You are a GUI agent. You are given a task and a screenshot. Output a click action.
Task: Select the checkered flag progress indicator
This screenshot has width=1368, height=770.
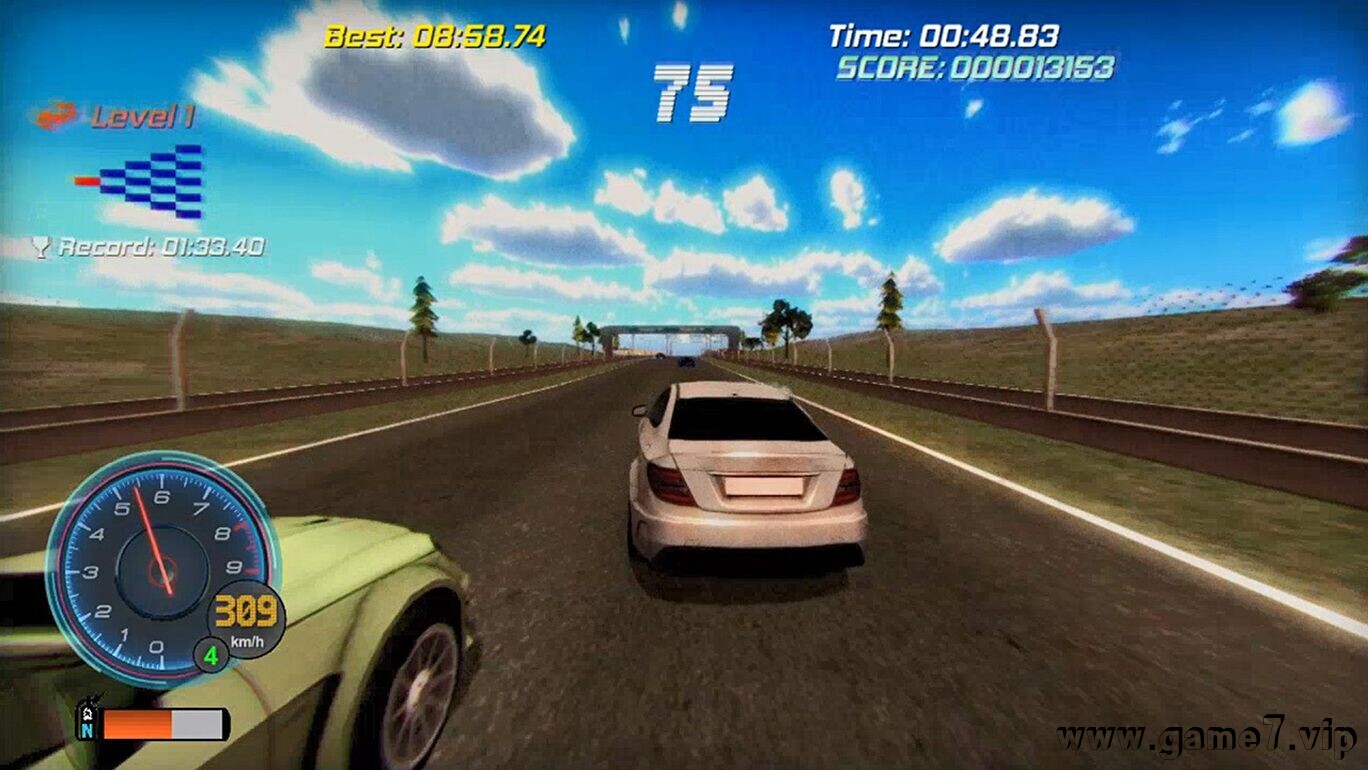150,181
